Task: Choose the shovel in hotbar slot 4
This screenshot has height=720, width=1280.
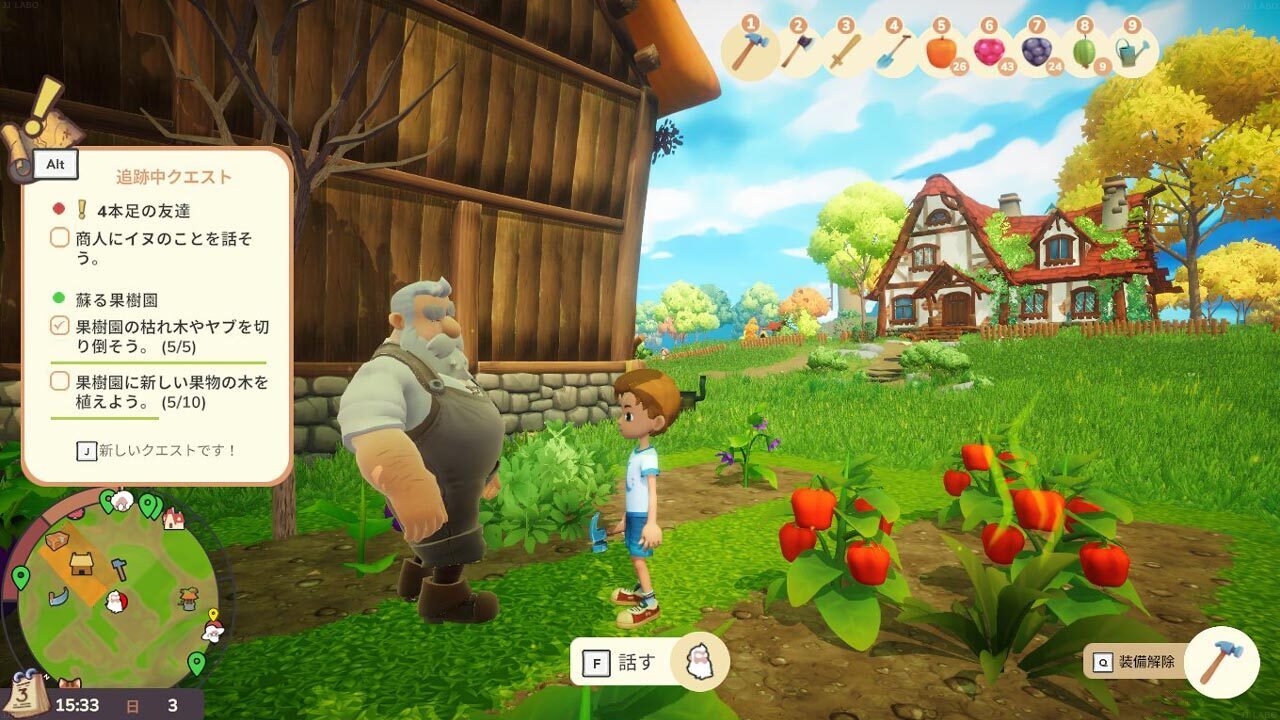Action: pyautogui.click(x=892, y=51)
